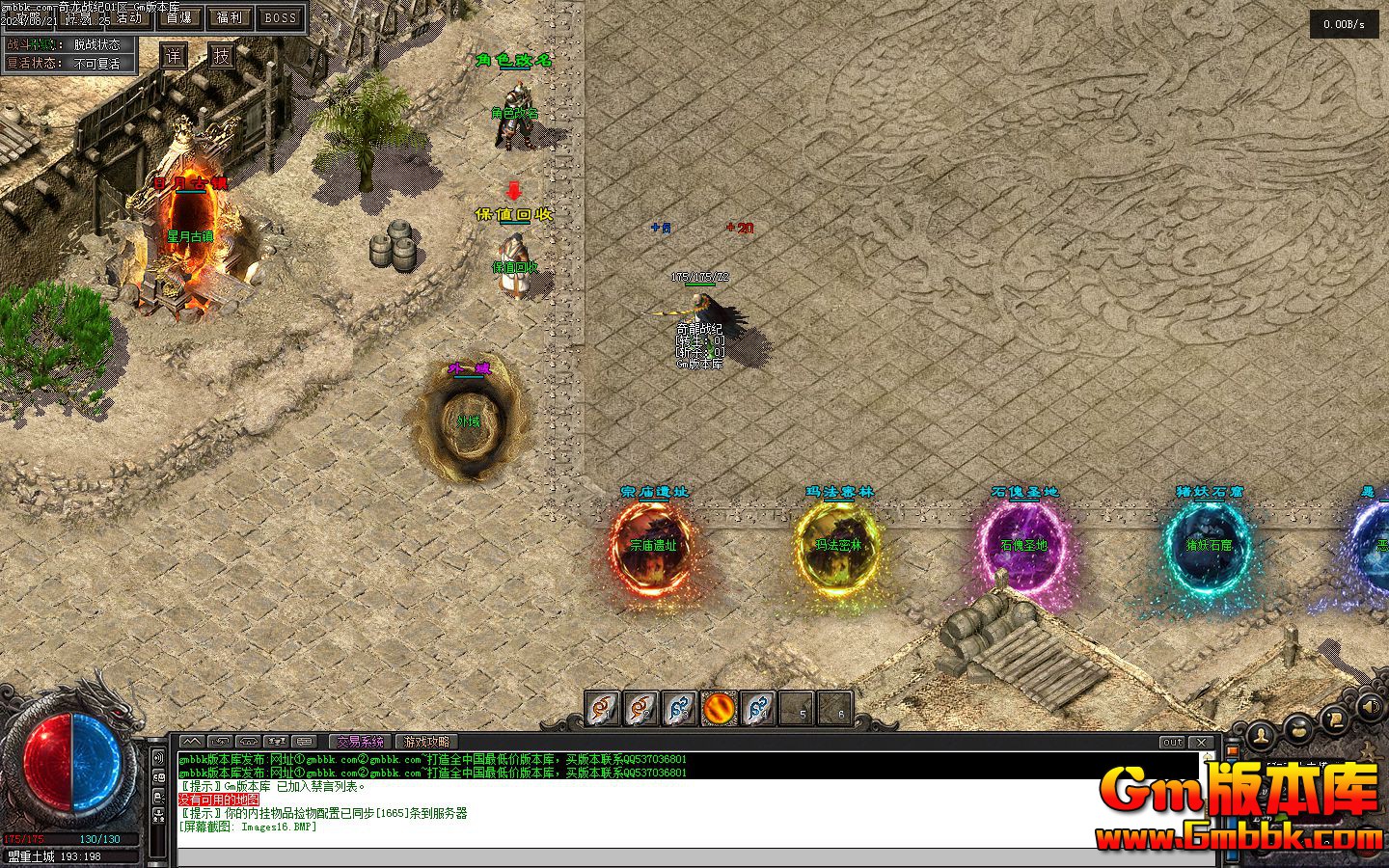Open the BOSS list button
Viewport: 1389px width, 868px height.
tap(280, 17)
